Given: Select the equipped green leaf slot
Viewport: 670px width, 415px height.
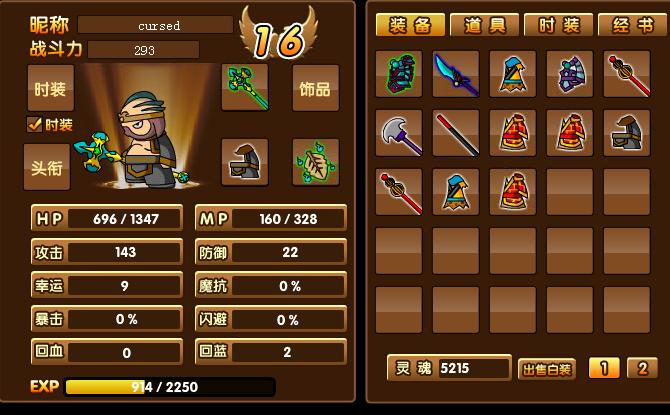Looking at the screenshot, I should coord(315,161).
